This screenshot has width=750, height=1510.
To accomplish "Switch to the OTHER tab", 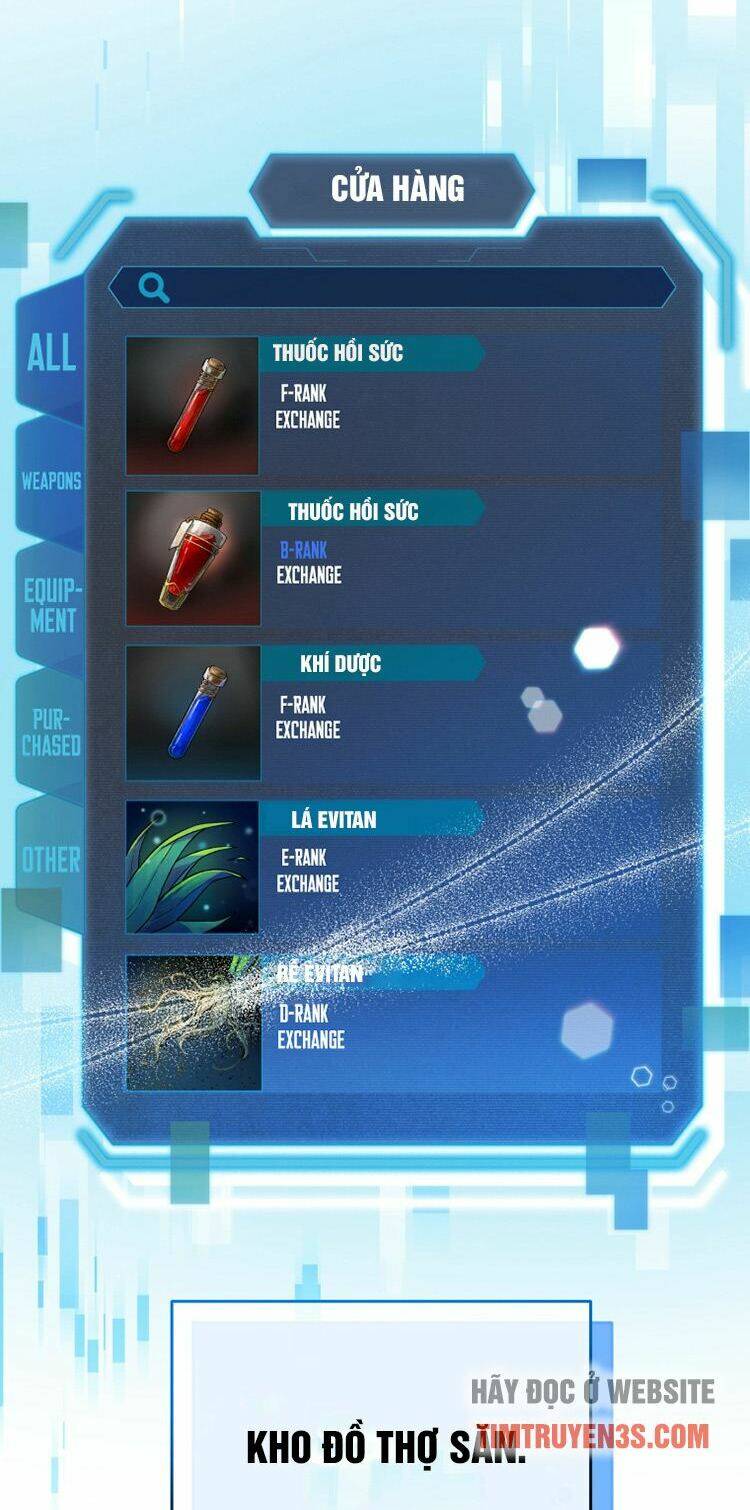I will click(51, 859).
